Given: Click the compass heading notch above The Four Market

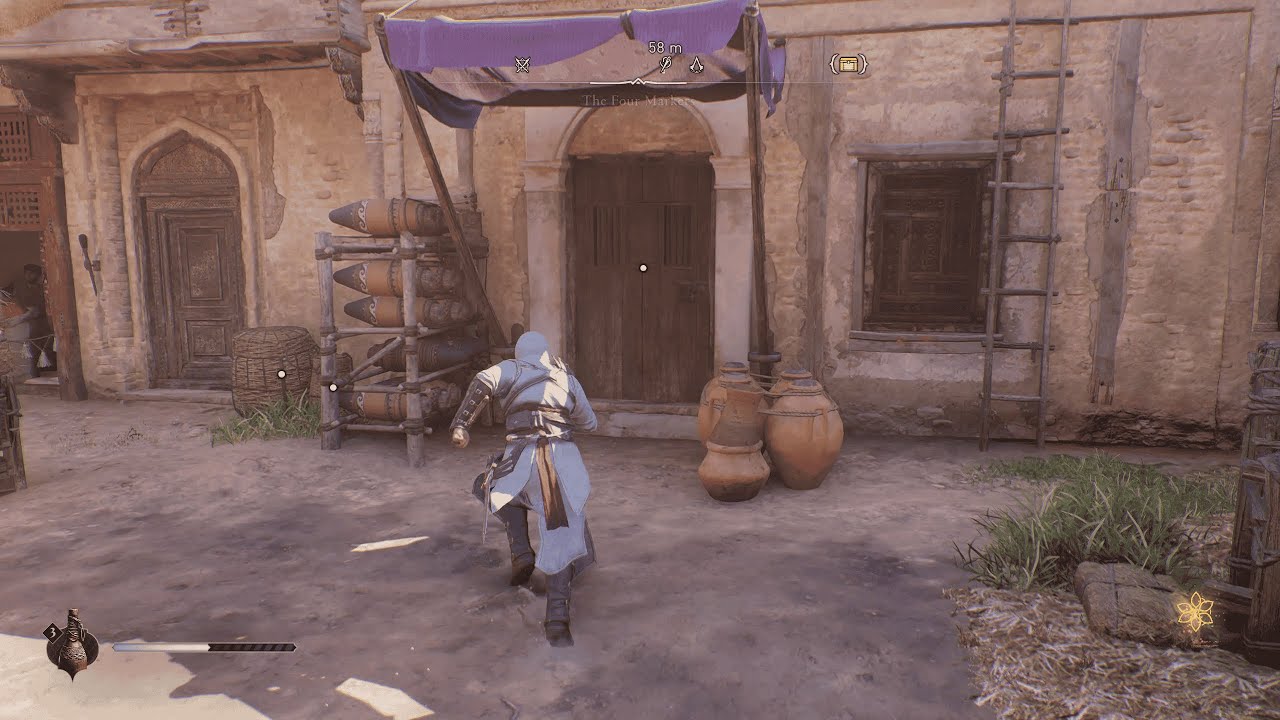Looking at the screenshot, I should coord(637,82).
